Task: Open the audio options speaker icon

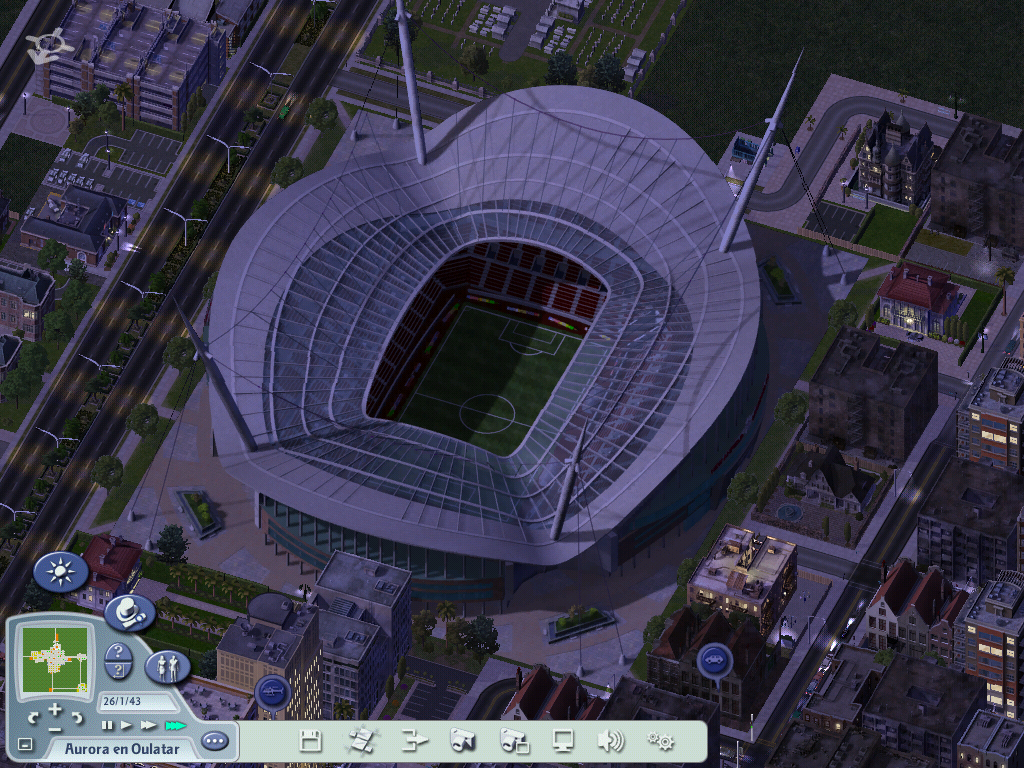Action: coord(610,741)
